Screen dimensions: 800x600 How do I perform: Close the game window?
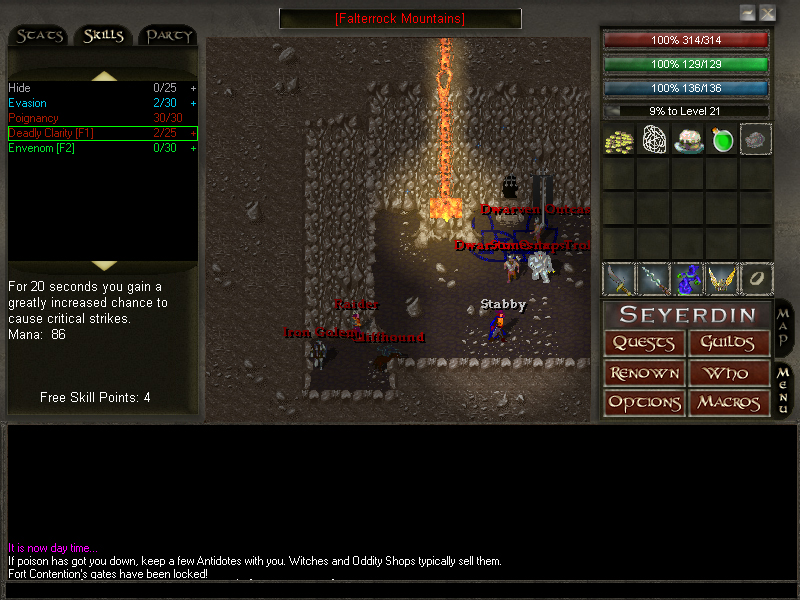click(767, 13)
